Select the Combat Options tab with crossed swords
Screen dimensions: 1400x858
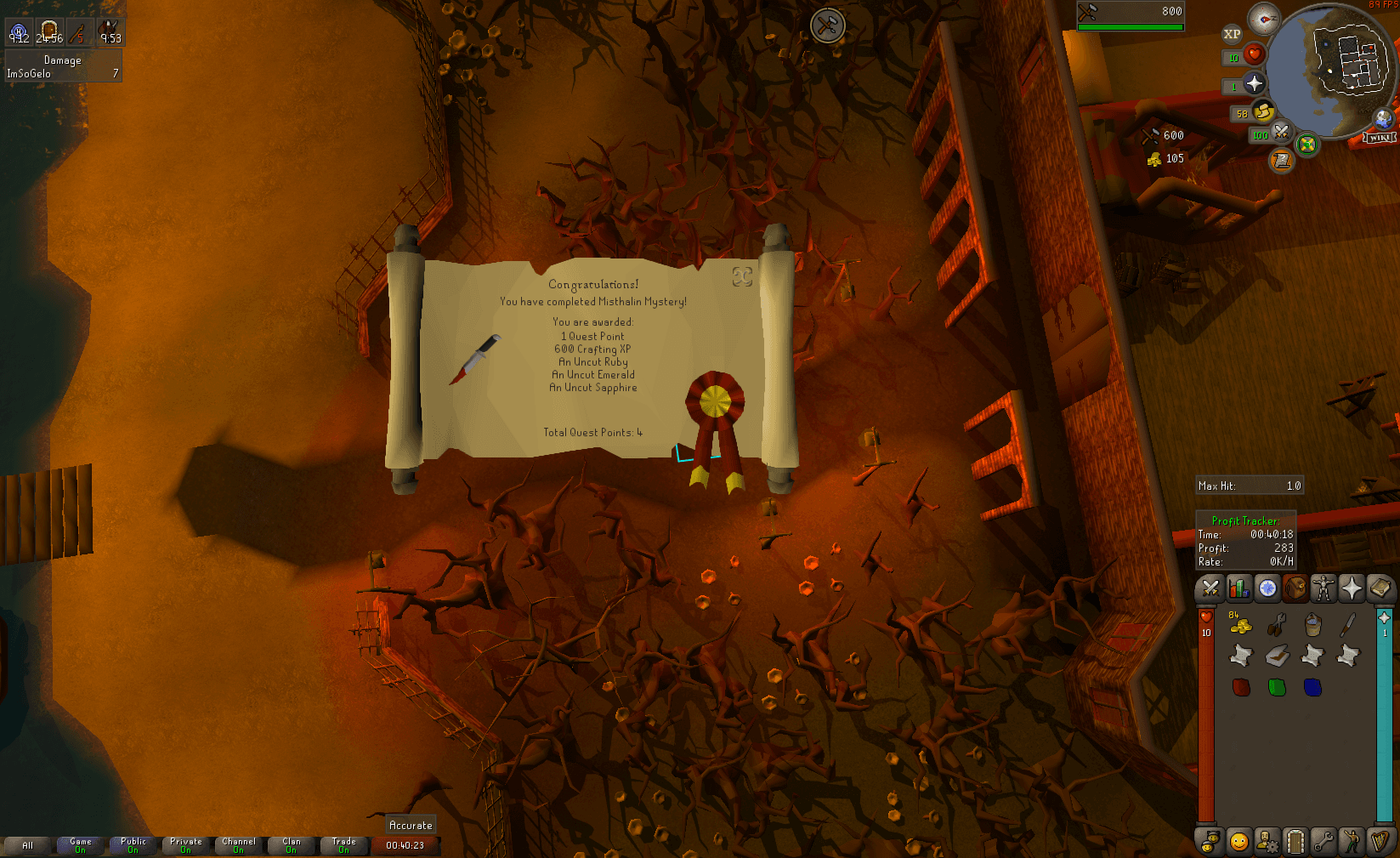pyautogui.click(x=1209, y=588)
